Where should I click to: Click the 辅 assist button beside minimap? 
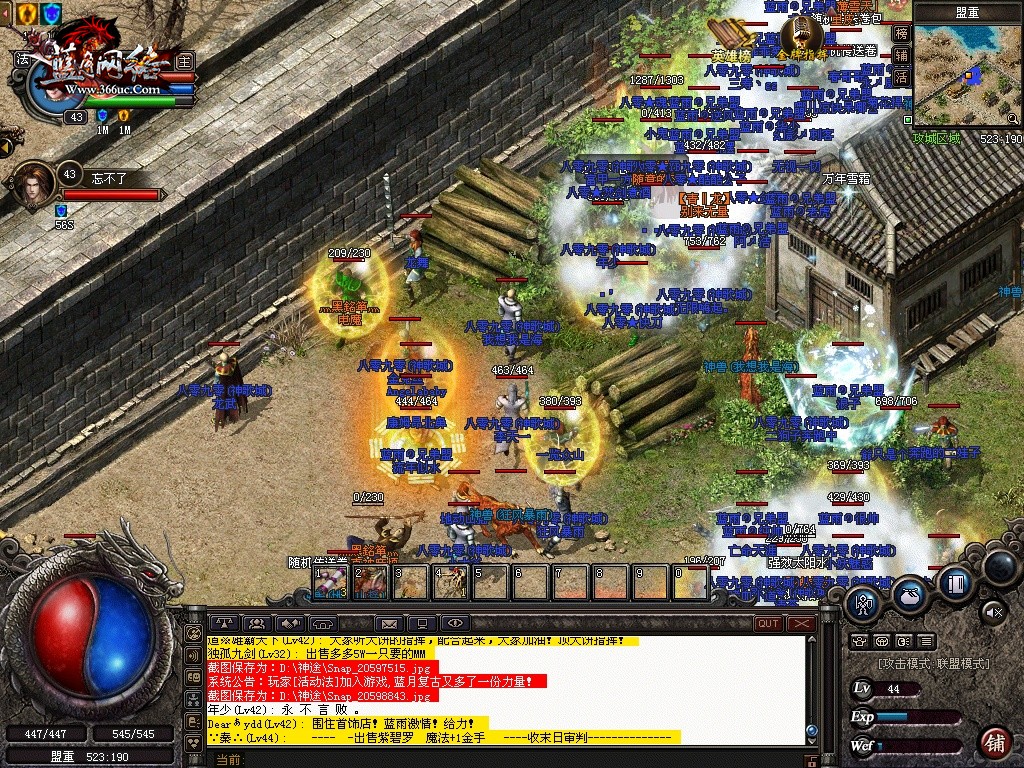[901, 54]
